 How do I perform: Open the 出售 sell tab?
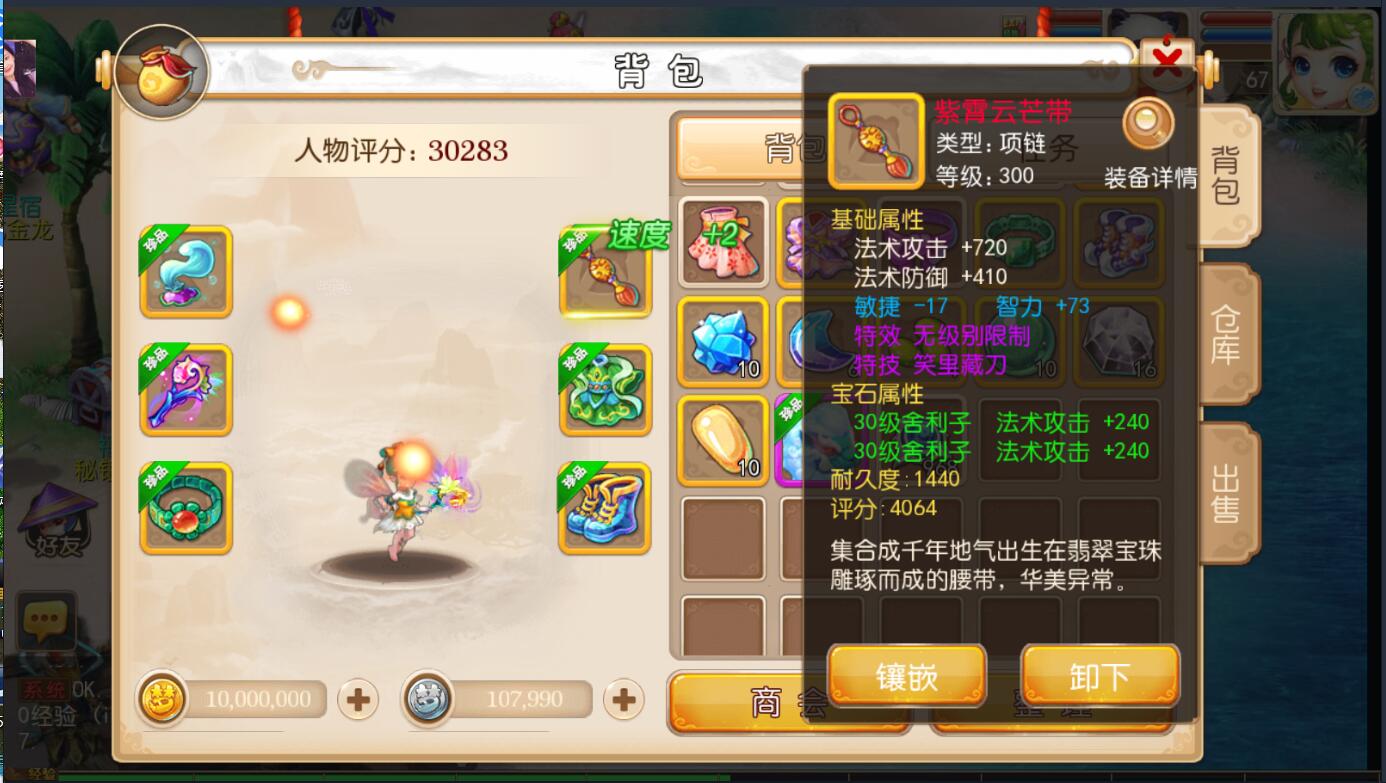tap(1228, 490)
